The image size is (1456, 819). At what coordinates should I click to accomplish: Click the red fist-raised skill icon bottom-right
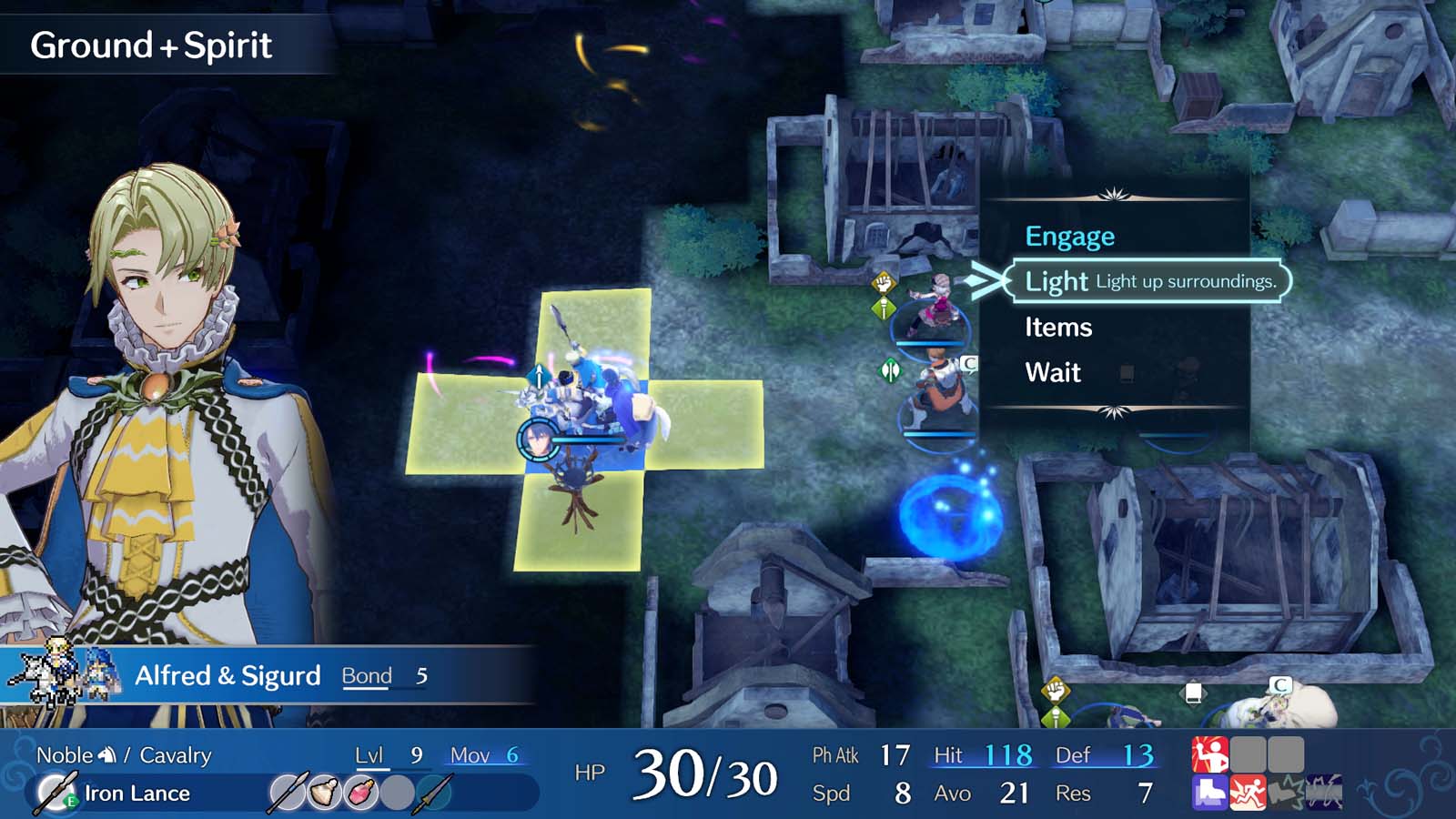pos(1209,753)
